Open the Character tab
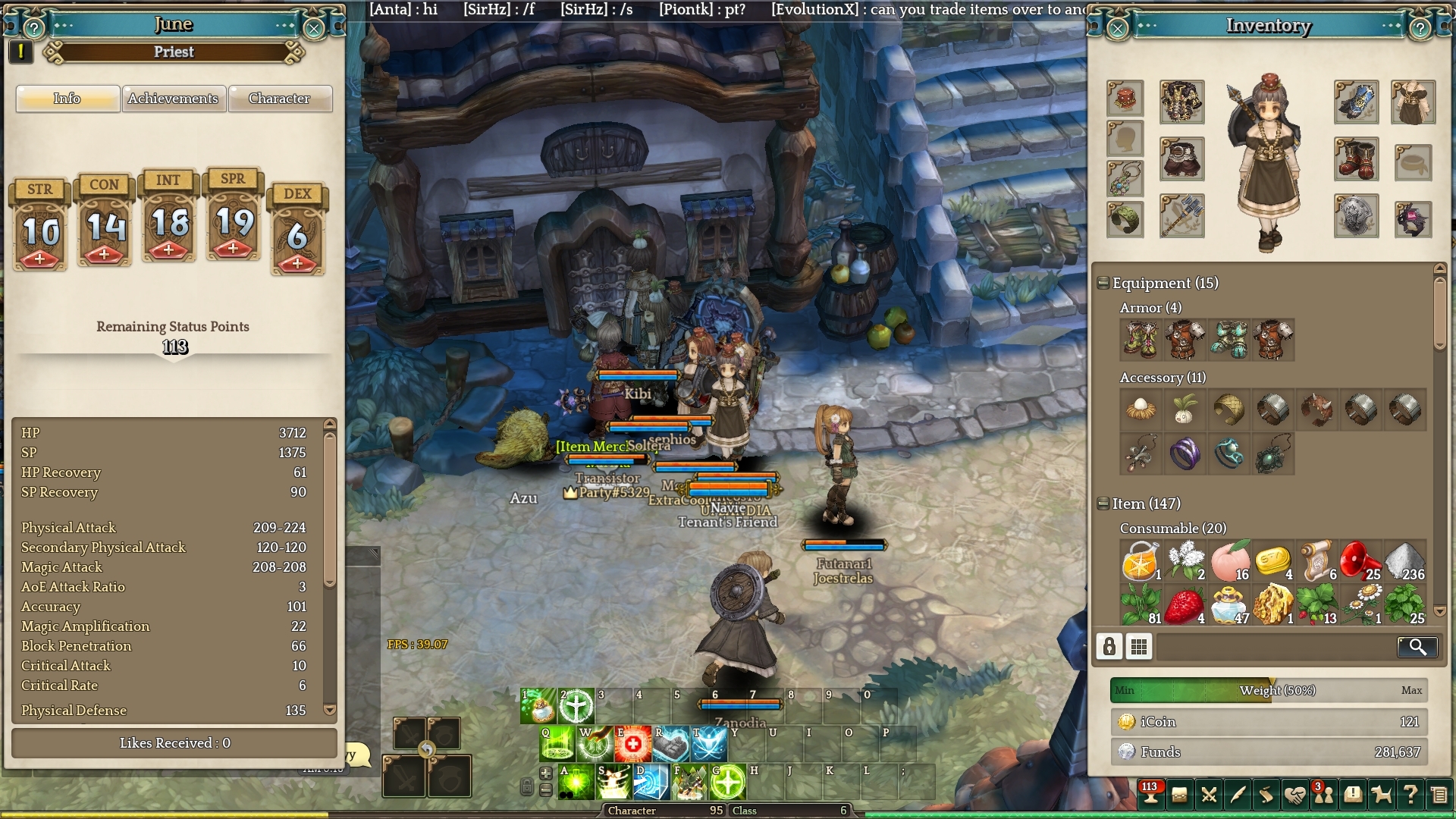The image size is (1456, 819). [279, 99]
